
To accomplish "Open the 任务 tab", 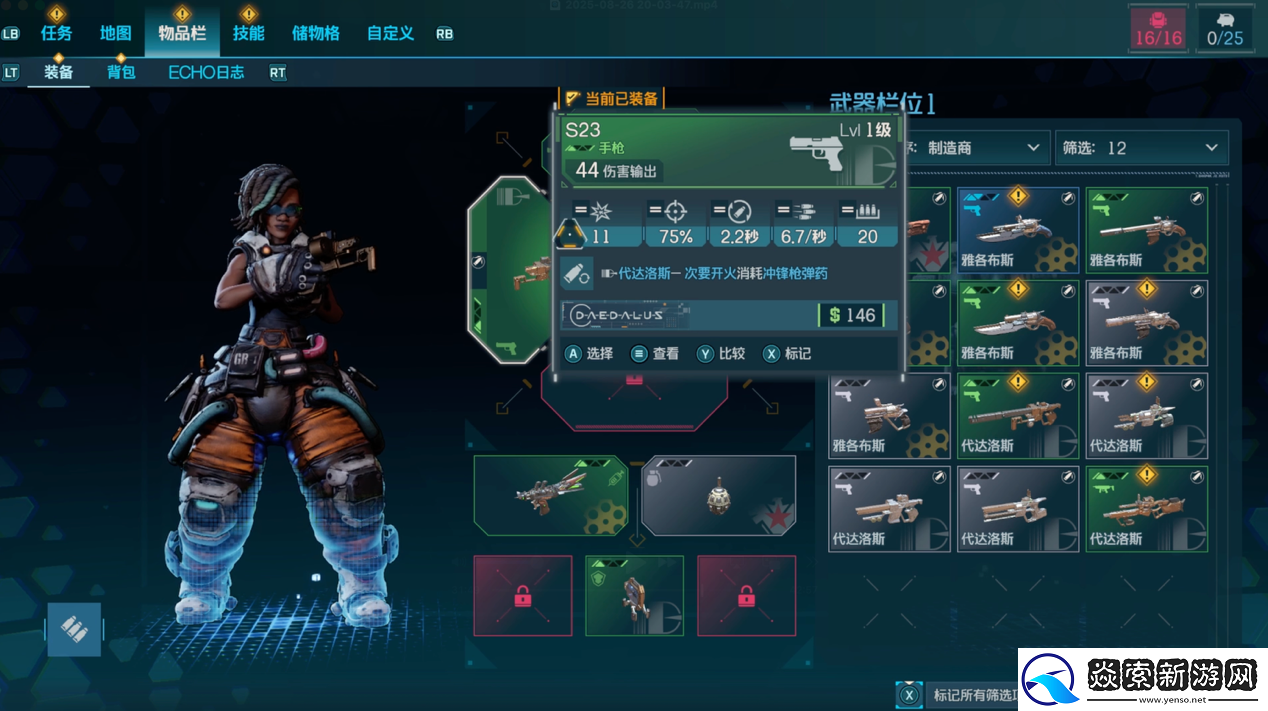I will click(56, 33).
